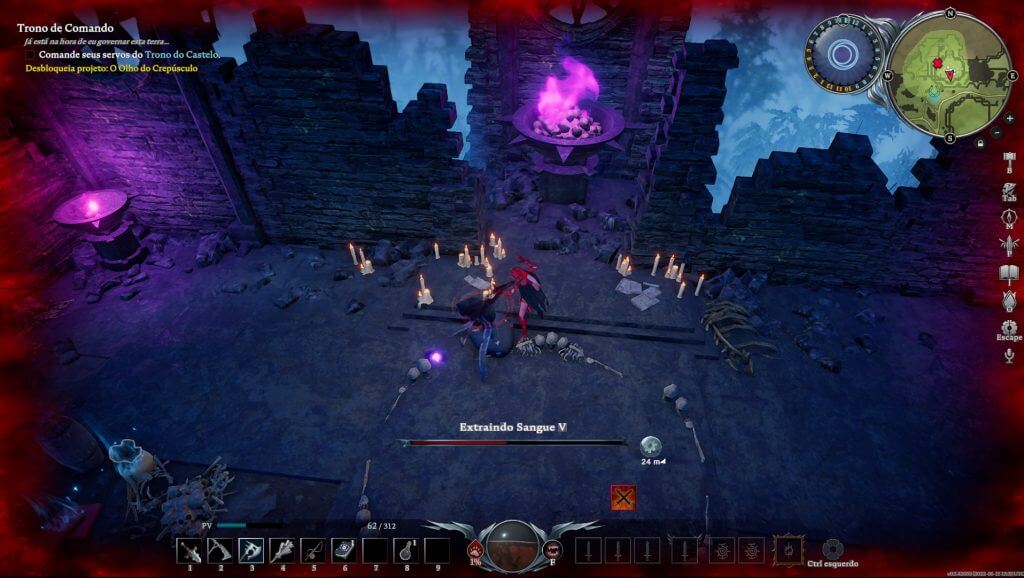Use the potion flask in slot 8
The height and width of the screenshot is (578, 1024).
(406, 551)
